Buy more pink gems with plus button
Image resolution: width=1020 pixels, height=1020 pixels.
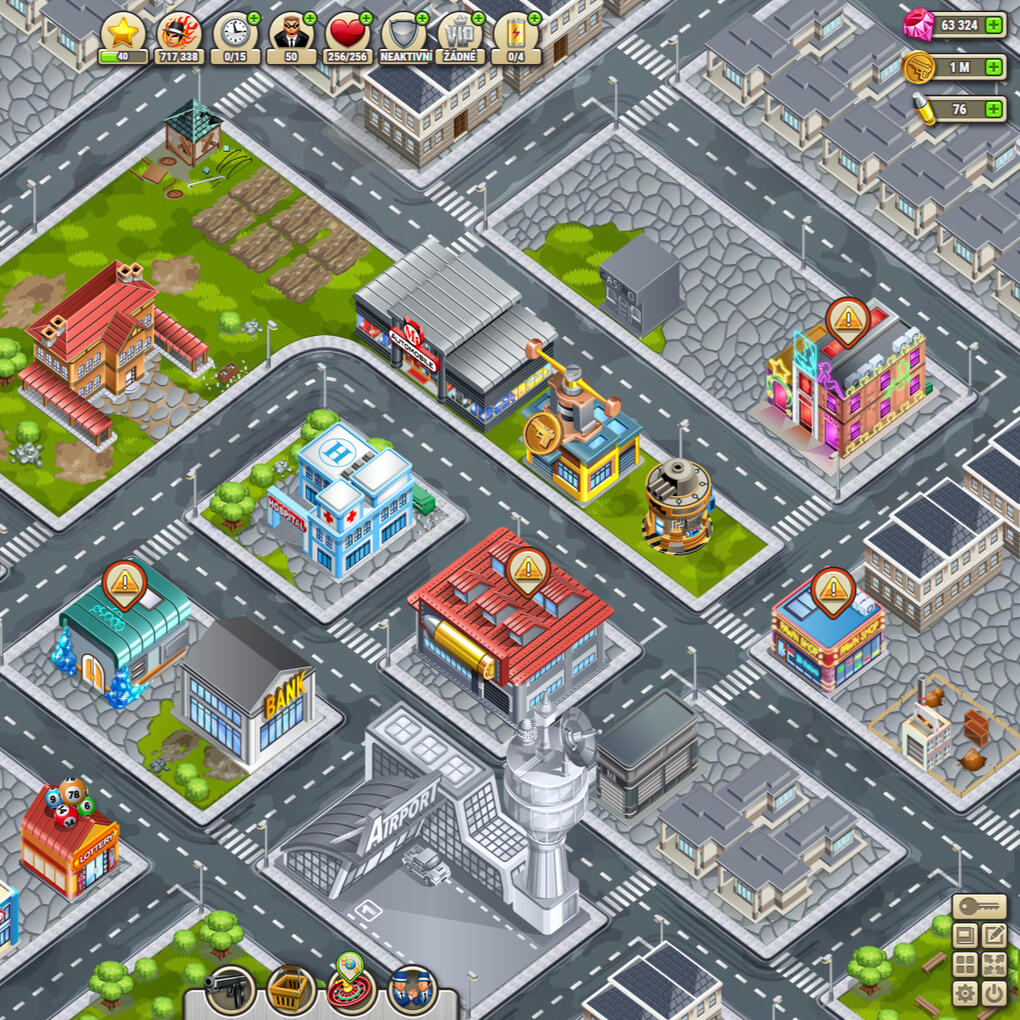click(x=993, y=25)
